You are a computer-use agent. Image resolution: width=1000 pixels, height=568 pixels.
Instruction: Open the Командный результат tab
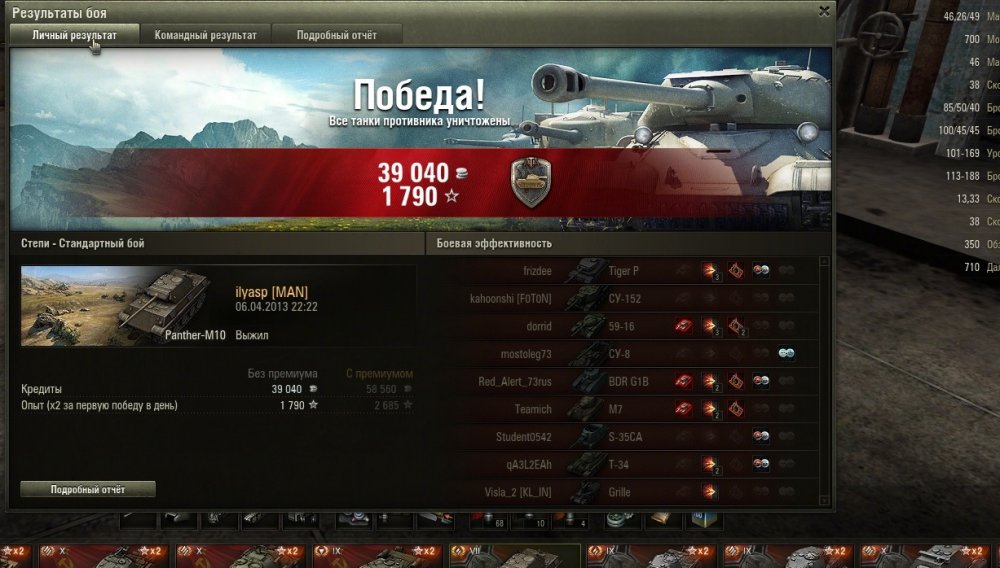click(x=205, y=35)
